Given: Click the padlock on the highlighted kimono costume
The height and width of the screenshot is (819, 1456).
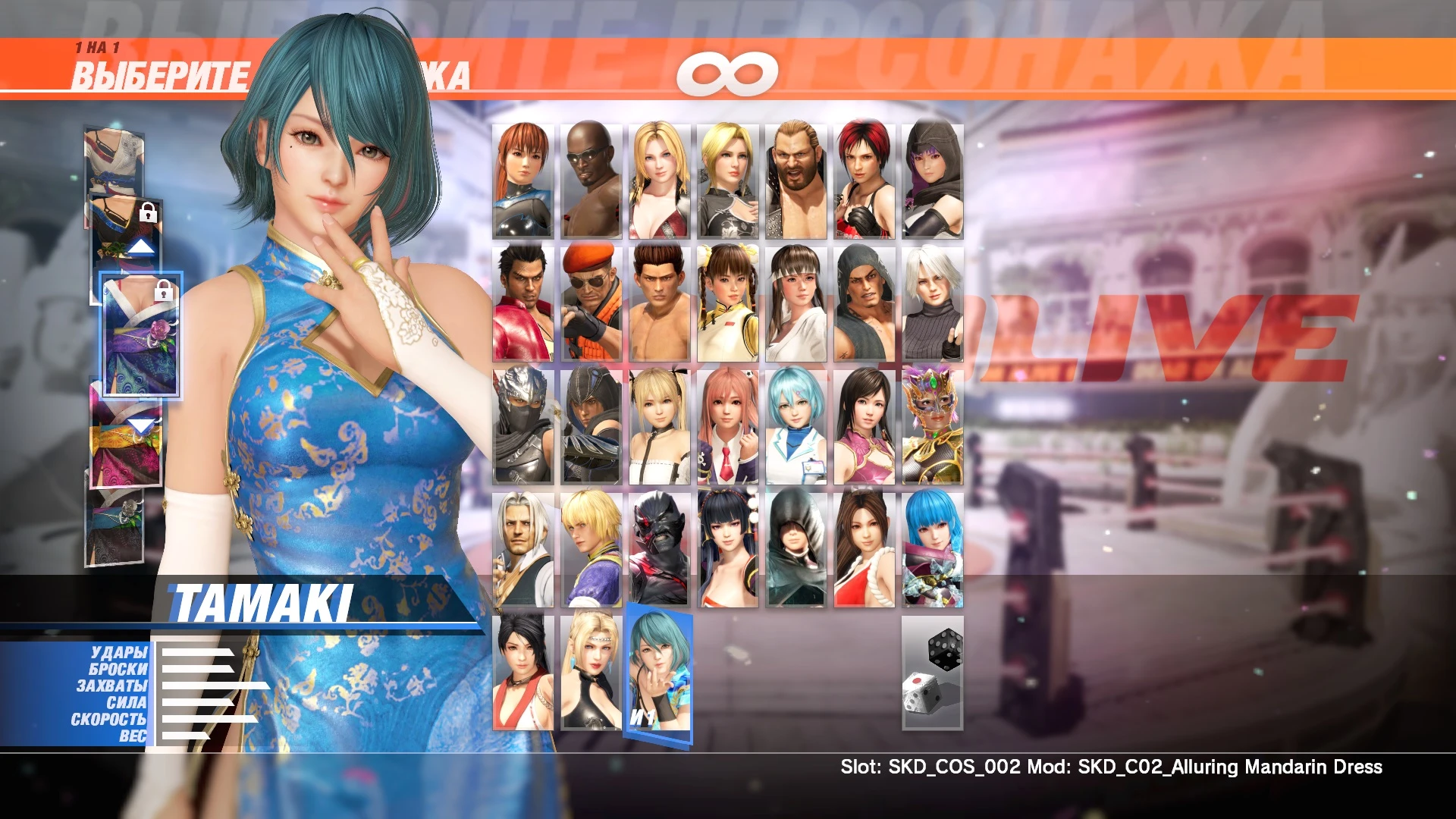Looking at the screenshot, I should point(162,292).
